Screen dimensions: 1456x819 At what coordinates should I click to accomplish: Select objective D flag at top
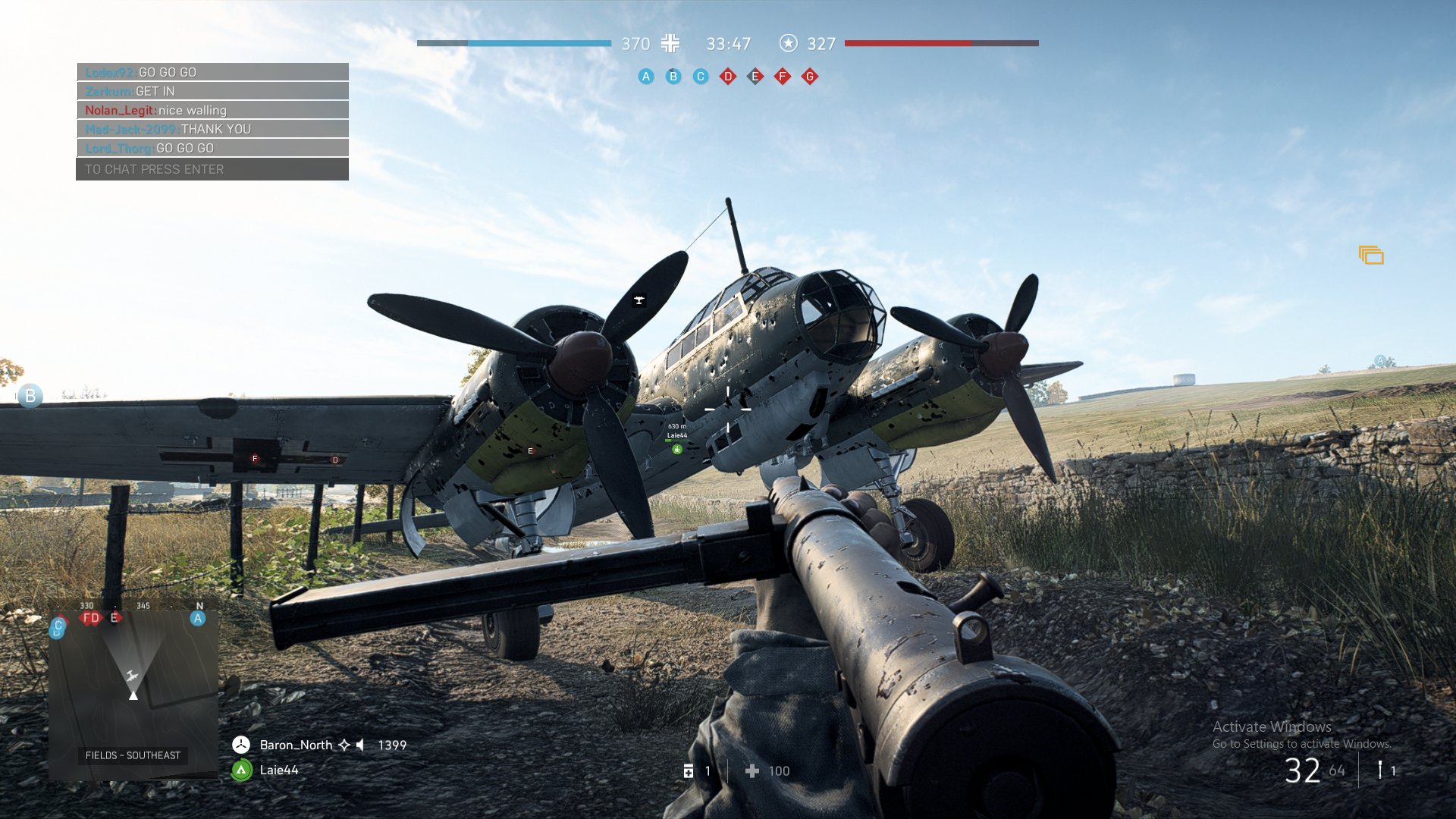pyautogui.click(x=728, y=77)
